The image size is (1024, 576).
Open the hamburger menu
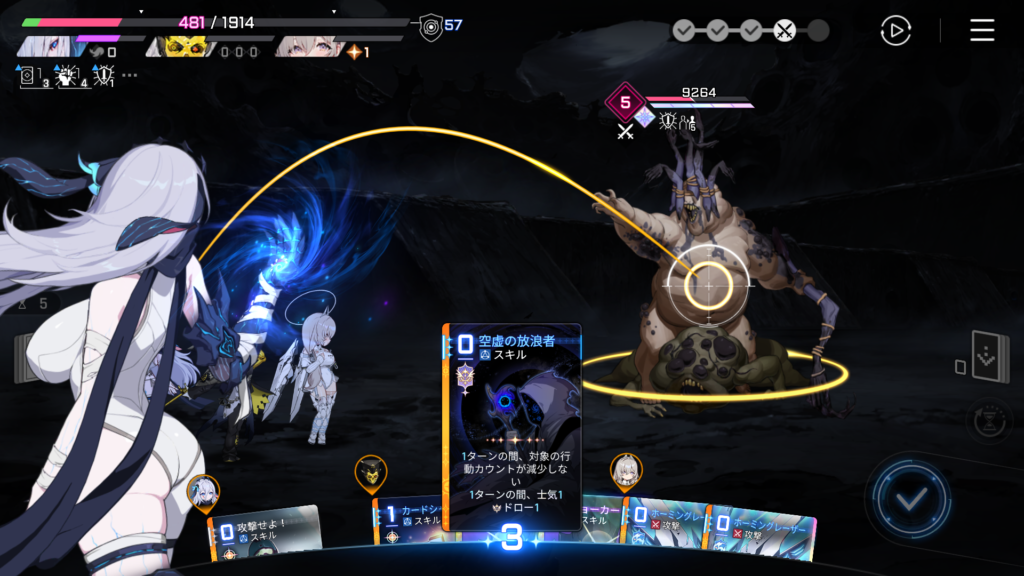[982, 31]
